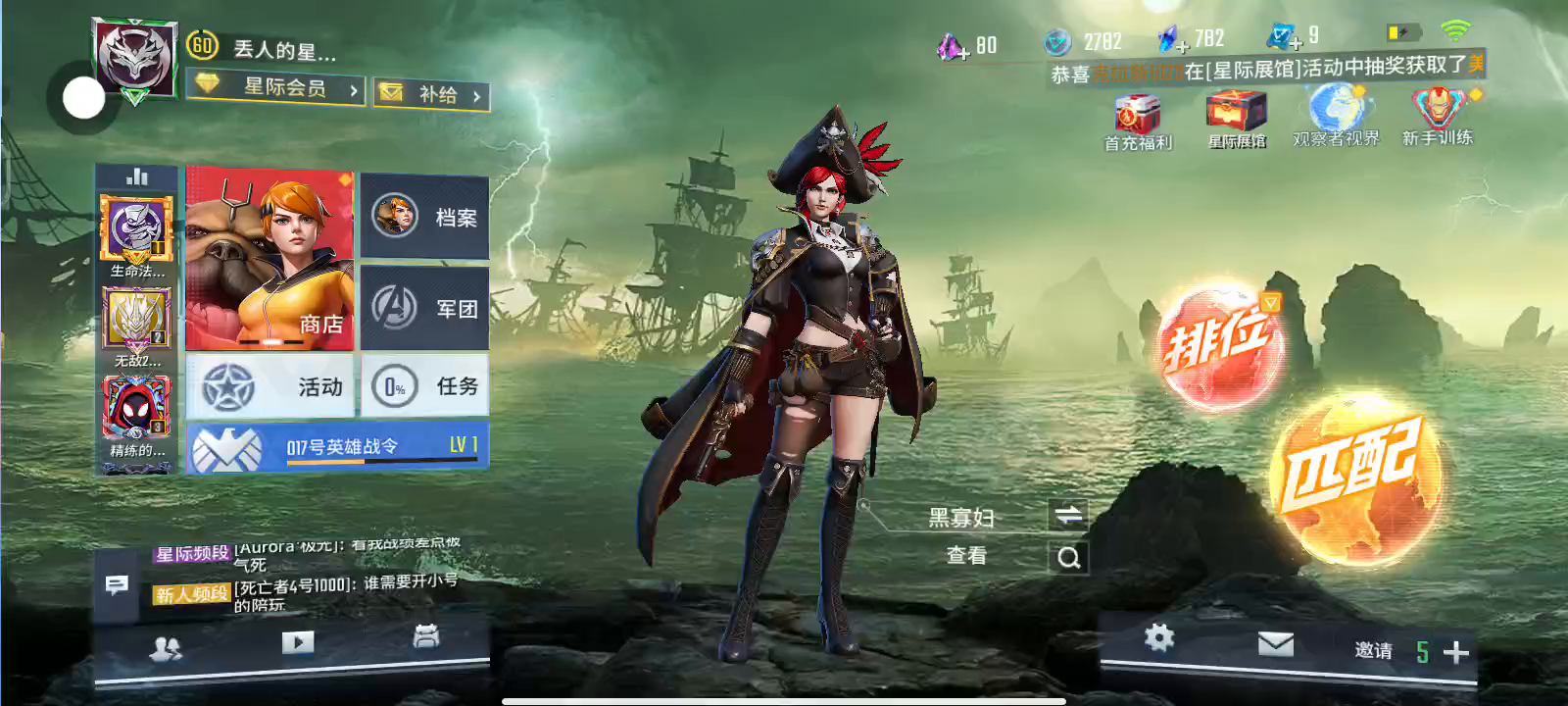Enter 观察者视界 spectator mode
Screen dimensions: 1568x706
[x=1336, y=118]
